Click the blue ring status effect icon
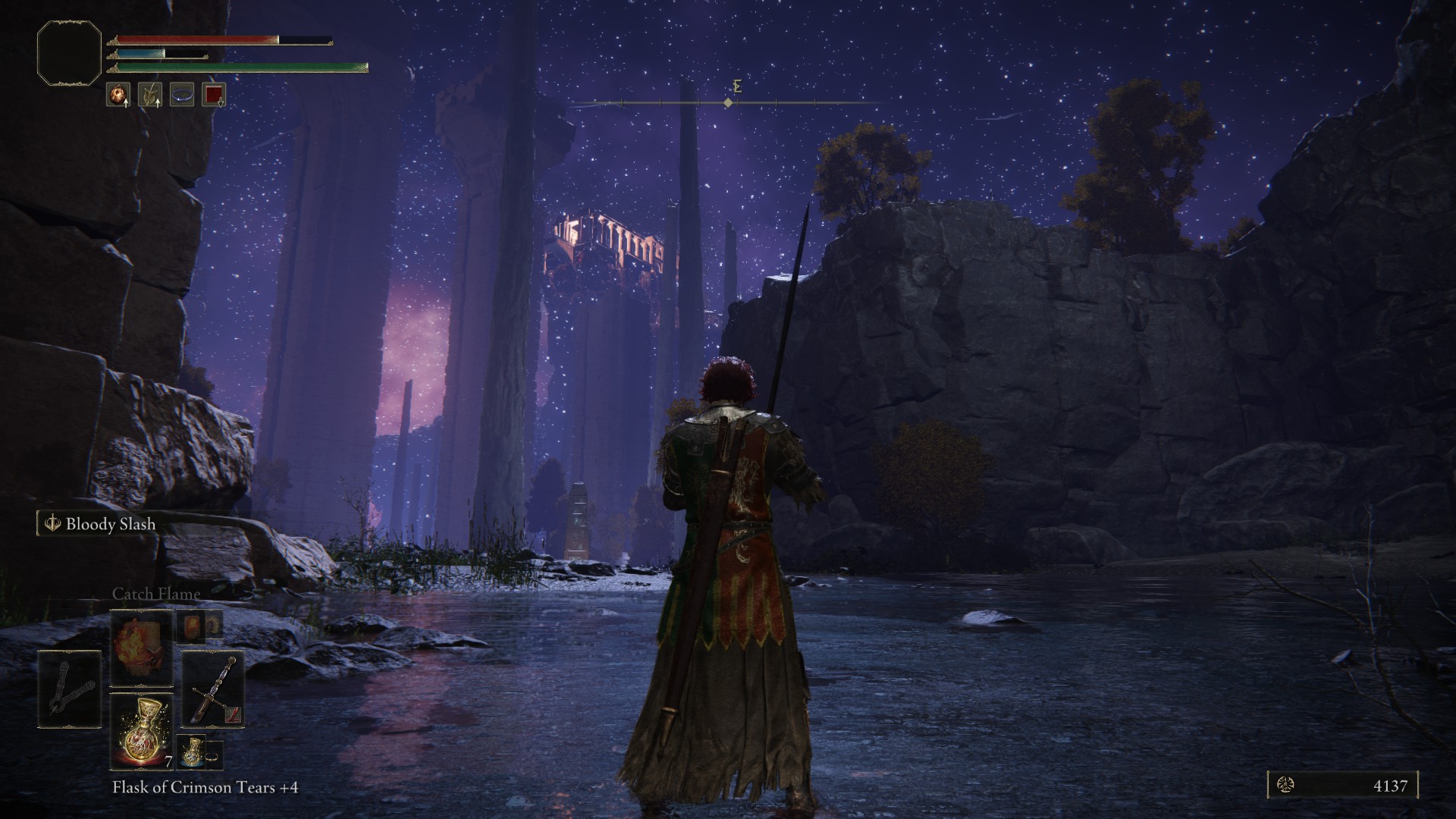The image size is (1456, 819). pyautogui.click(x=182, y=95)
